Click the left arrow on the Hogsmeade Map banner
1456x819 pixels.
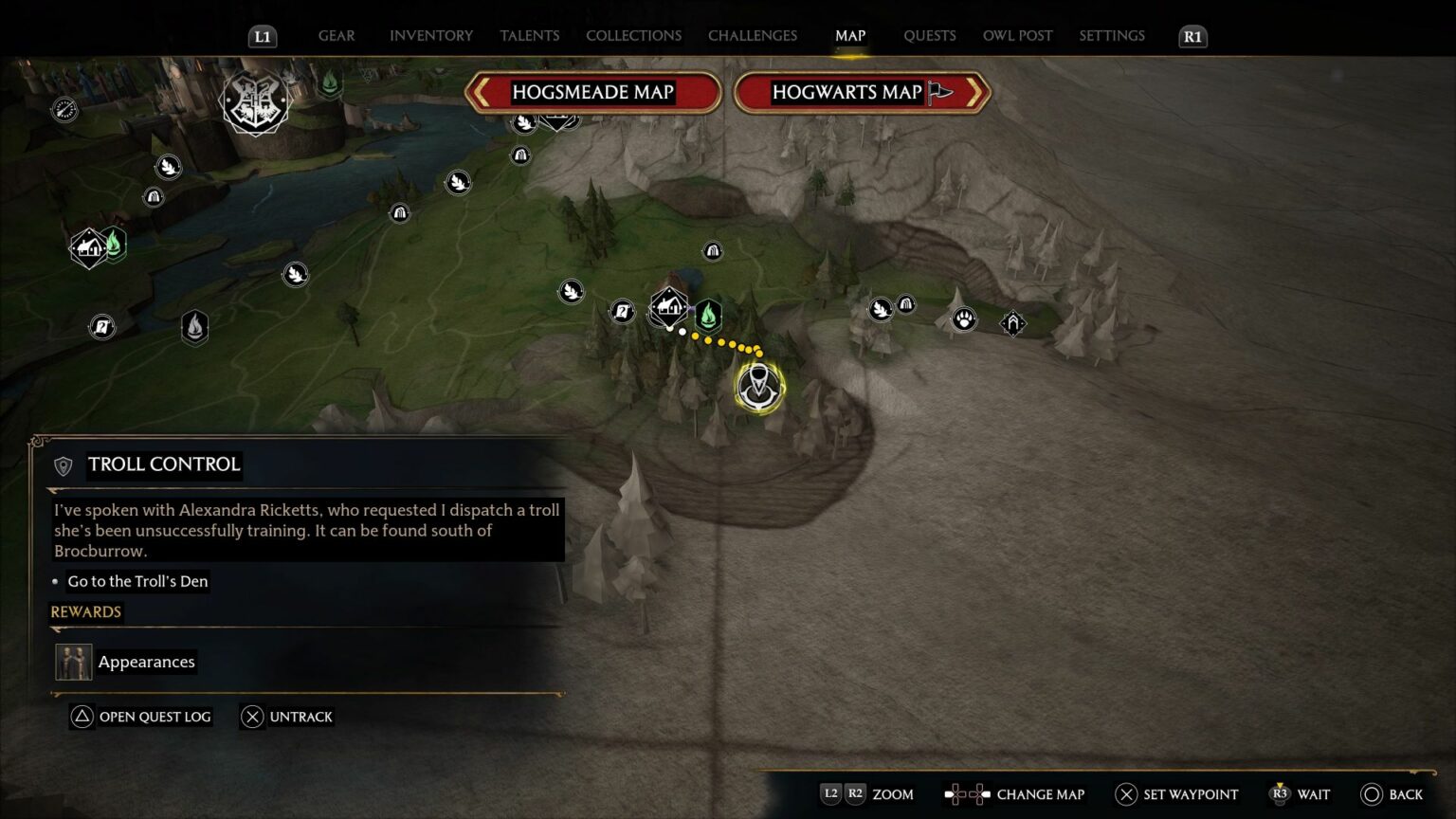[482, 92]
